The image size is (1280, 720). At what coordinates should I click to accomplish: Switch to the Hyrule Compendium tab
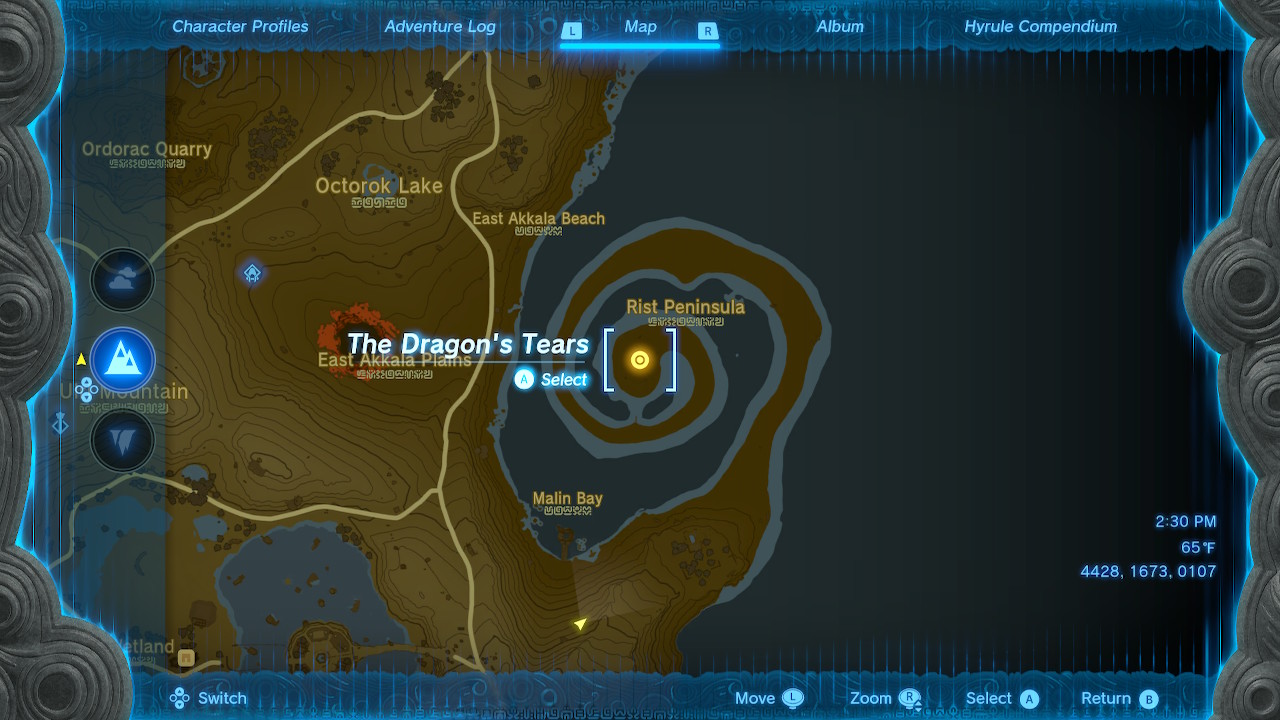(1040, 26)
